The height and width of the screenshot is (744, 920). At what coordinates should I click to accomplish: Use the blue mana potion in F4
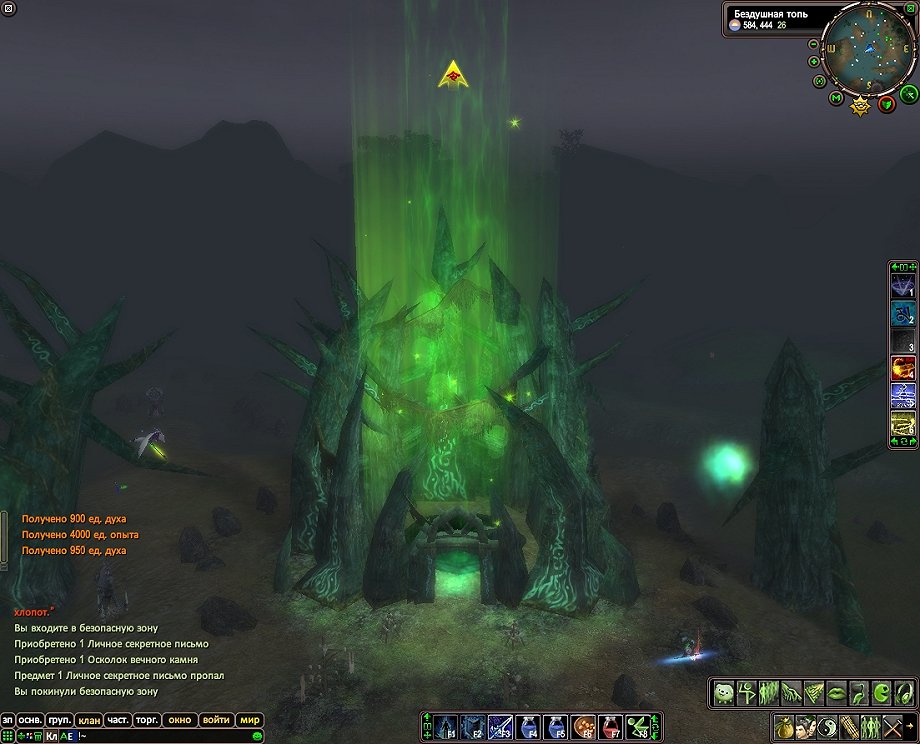528,727
